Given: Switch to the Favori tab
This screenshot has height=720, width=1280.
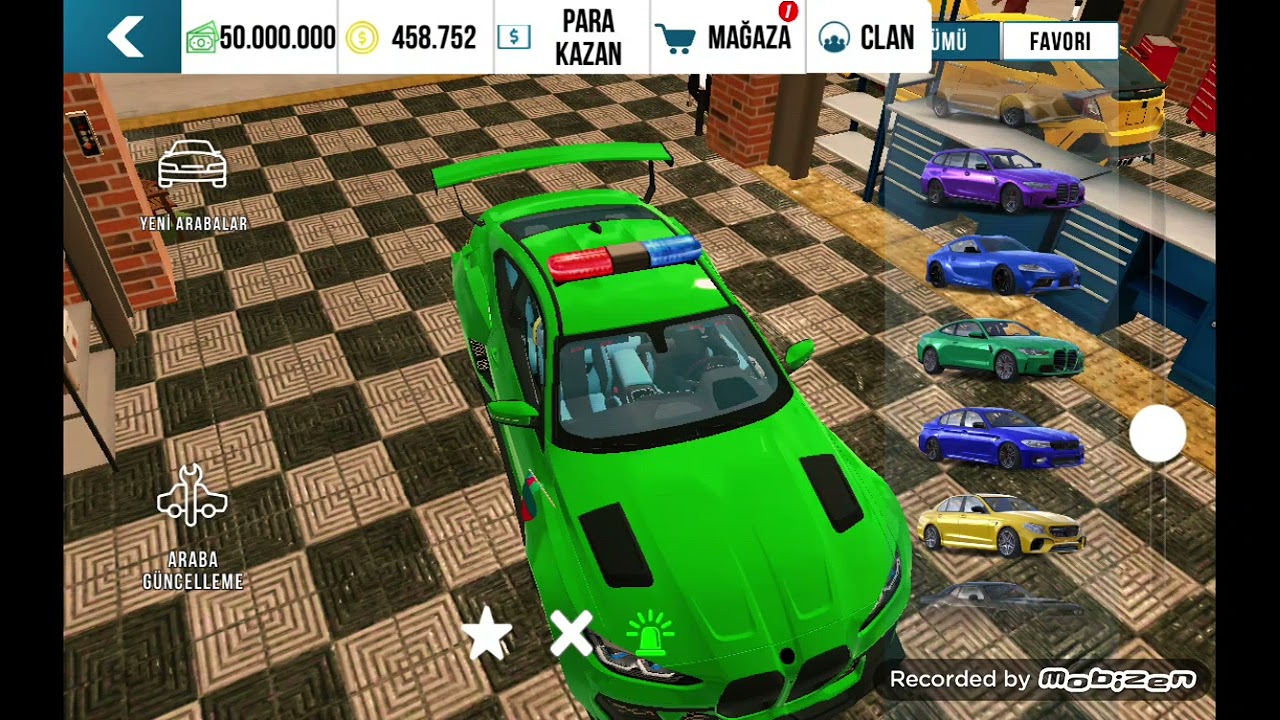Looking at the screenshot, I should pyautogui.click(x=1059, y=41).
